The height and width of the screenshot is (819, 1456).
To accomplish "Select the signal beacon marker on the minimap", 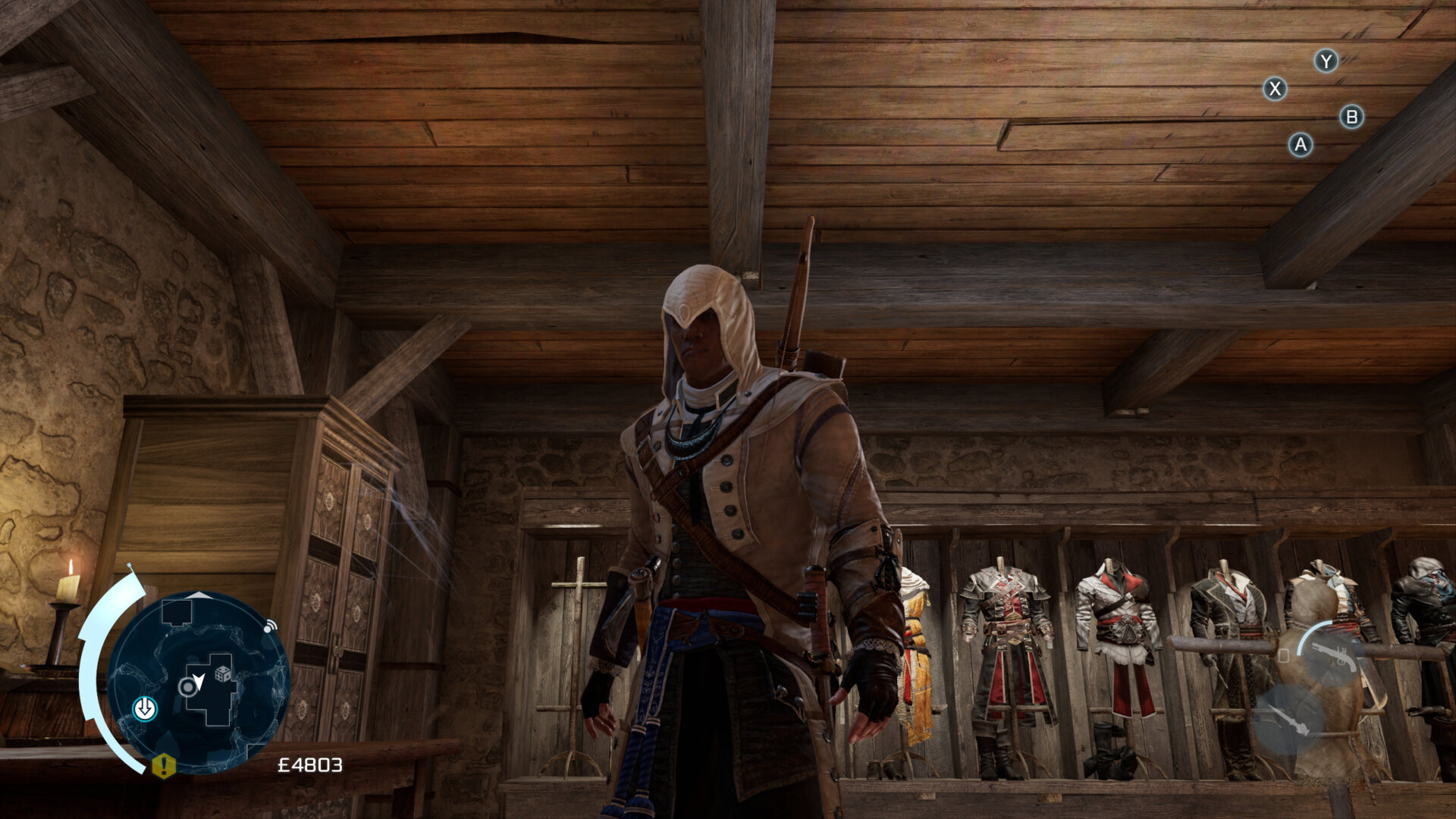I will tap(269, 626).
